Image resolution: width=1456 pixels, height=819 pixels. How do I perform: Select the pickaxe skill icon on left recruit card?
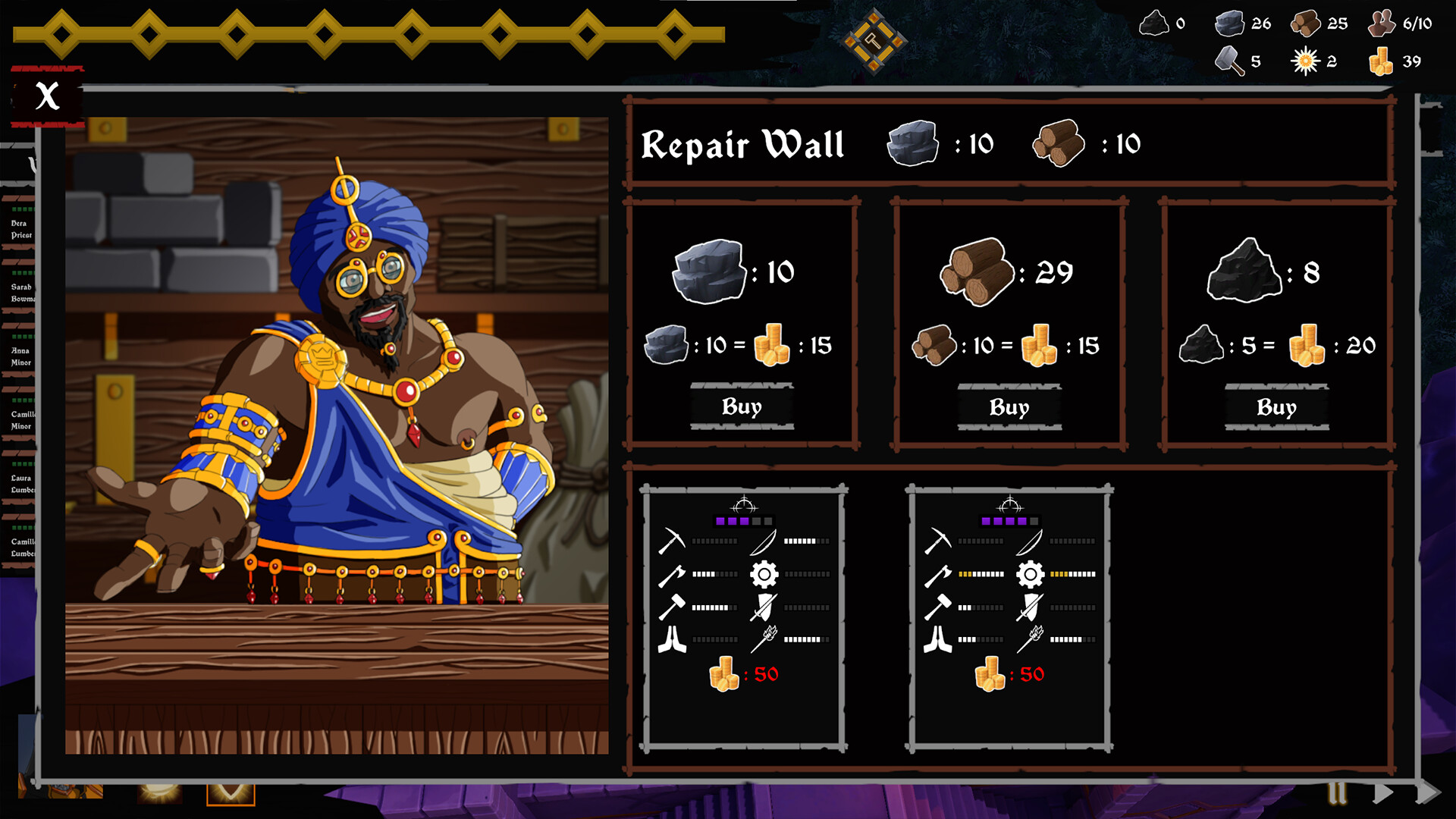670,541
